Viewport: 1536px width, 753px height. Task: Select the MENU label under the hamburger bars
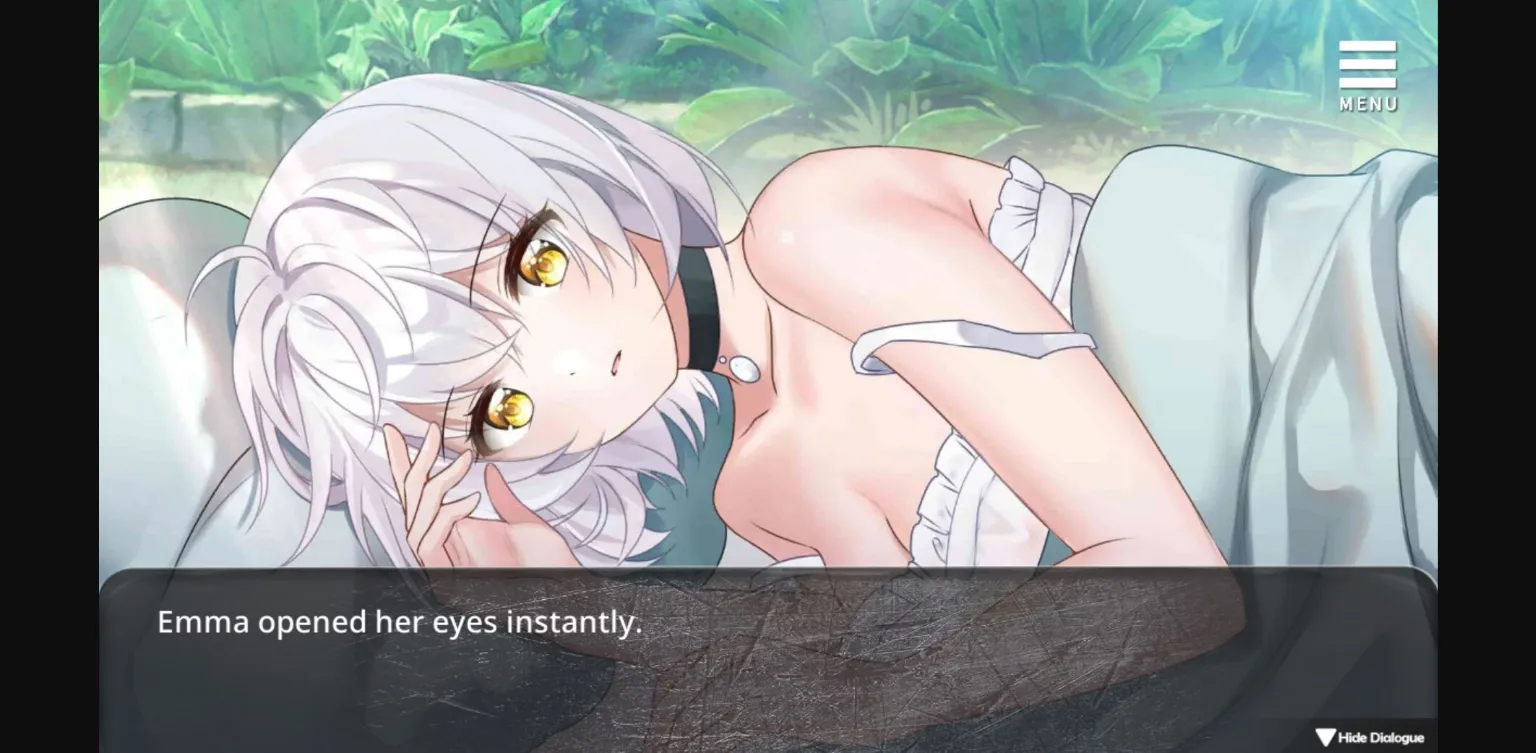pos(1368,101)
